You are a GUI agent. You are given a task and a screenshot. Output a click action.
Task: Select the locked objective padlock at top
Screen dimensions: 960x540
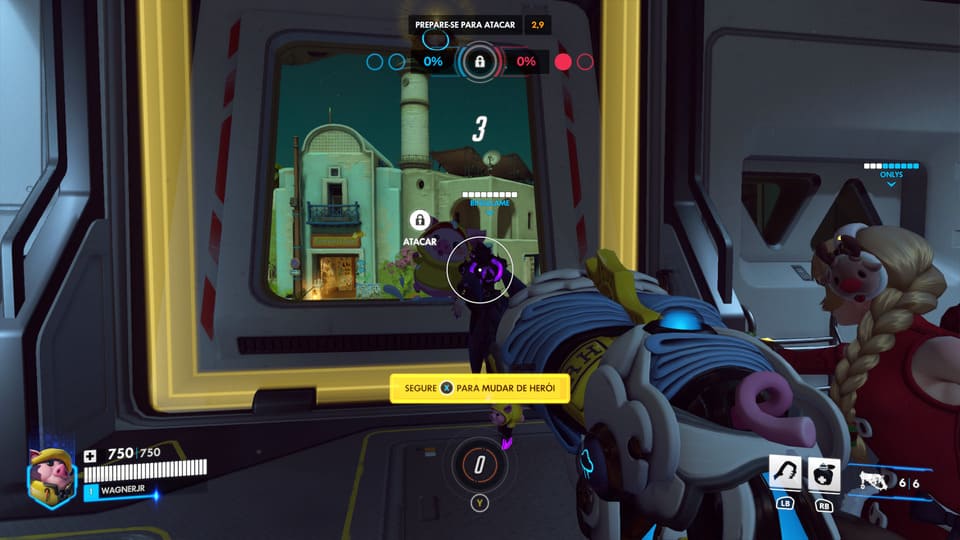(480, 62)
